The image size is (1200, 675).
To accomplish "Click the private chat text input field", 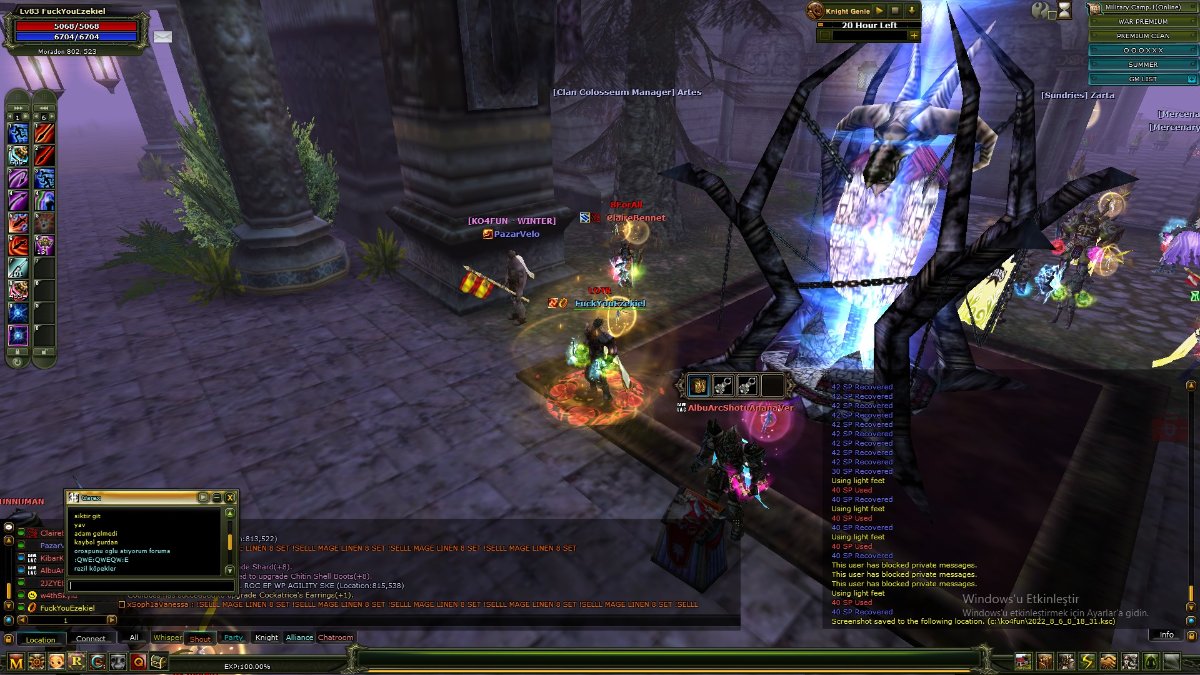I will pyautogui.click(x=150, y=584).
